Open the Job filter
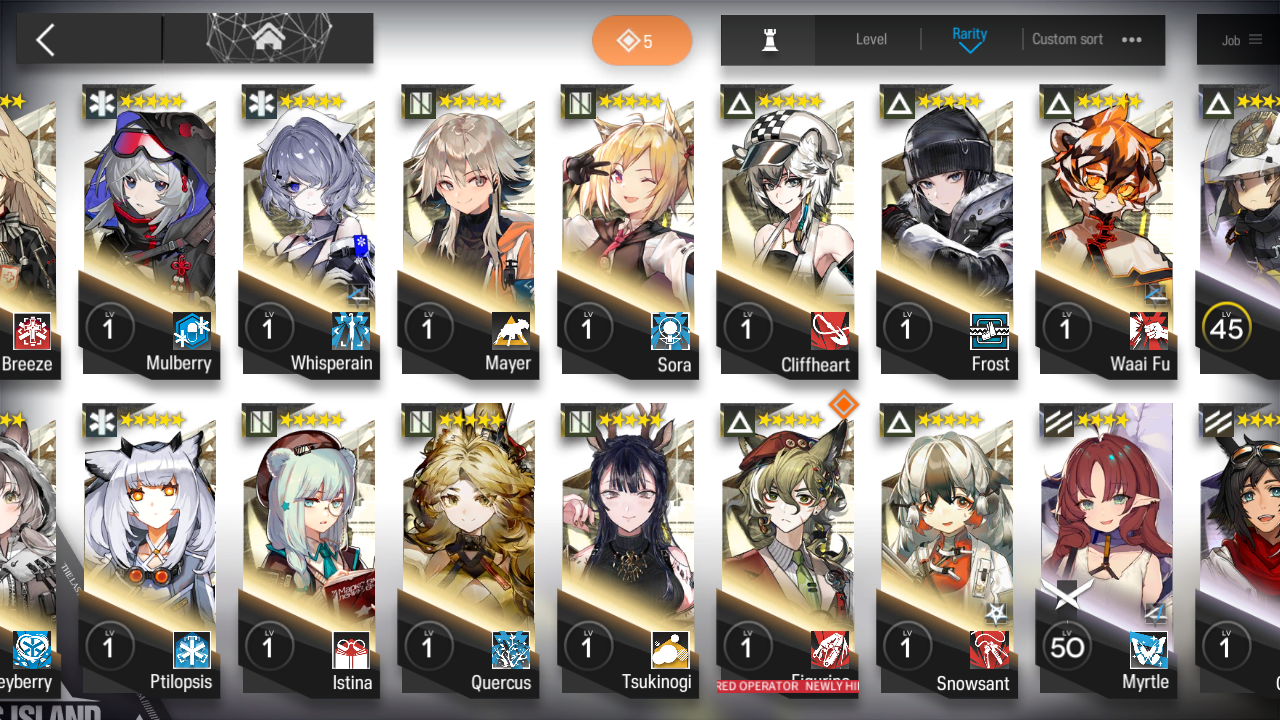 1241,41
